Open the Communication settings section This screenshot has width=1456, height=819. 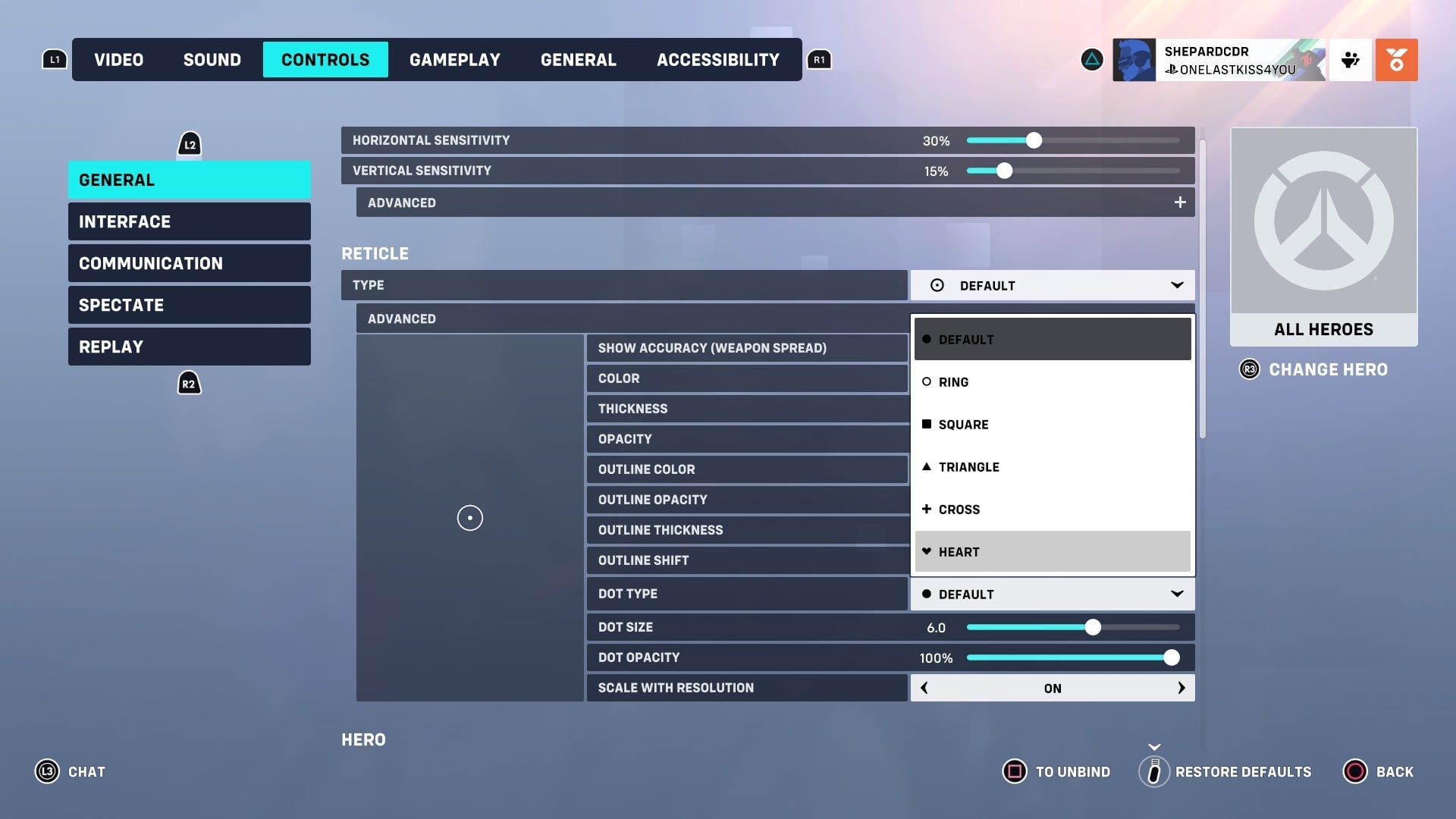[189, 263]
